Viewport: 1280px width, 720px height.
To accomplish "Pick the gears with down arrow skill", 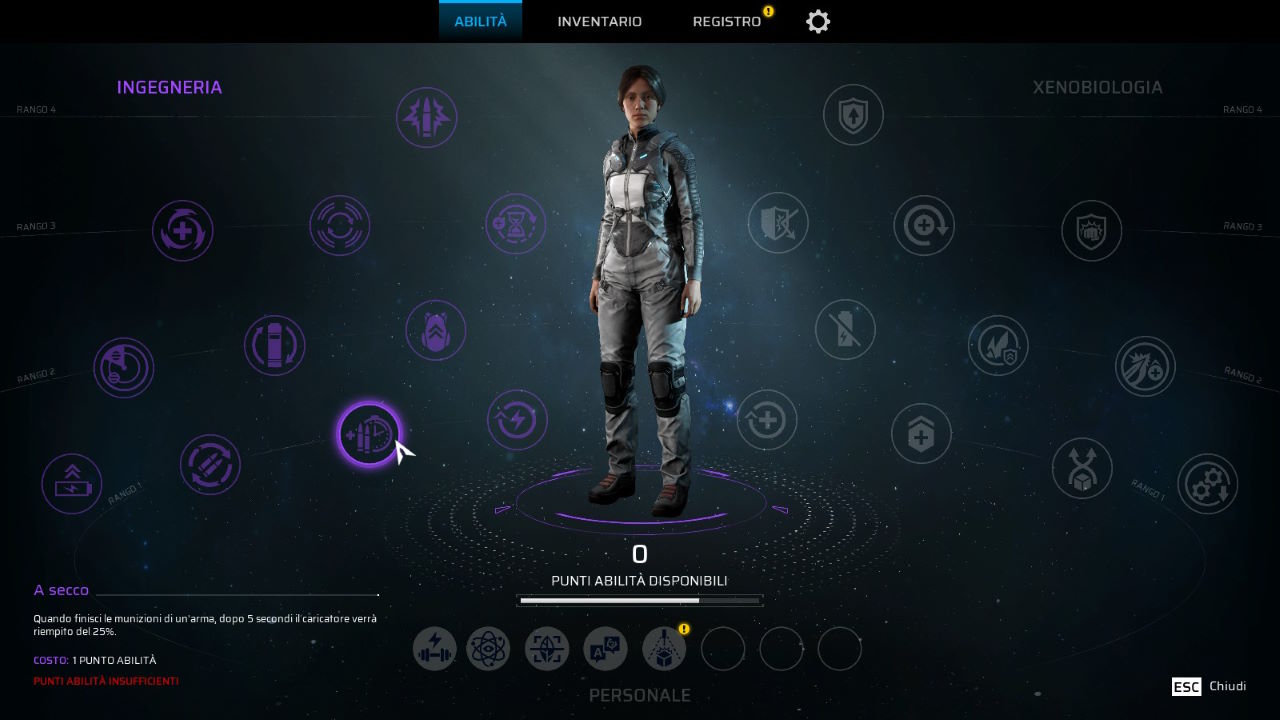I will coord(1207,484).
